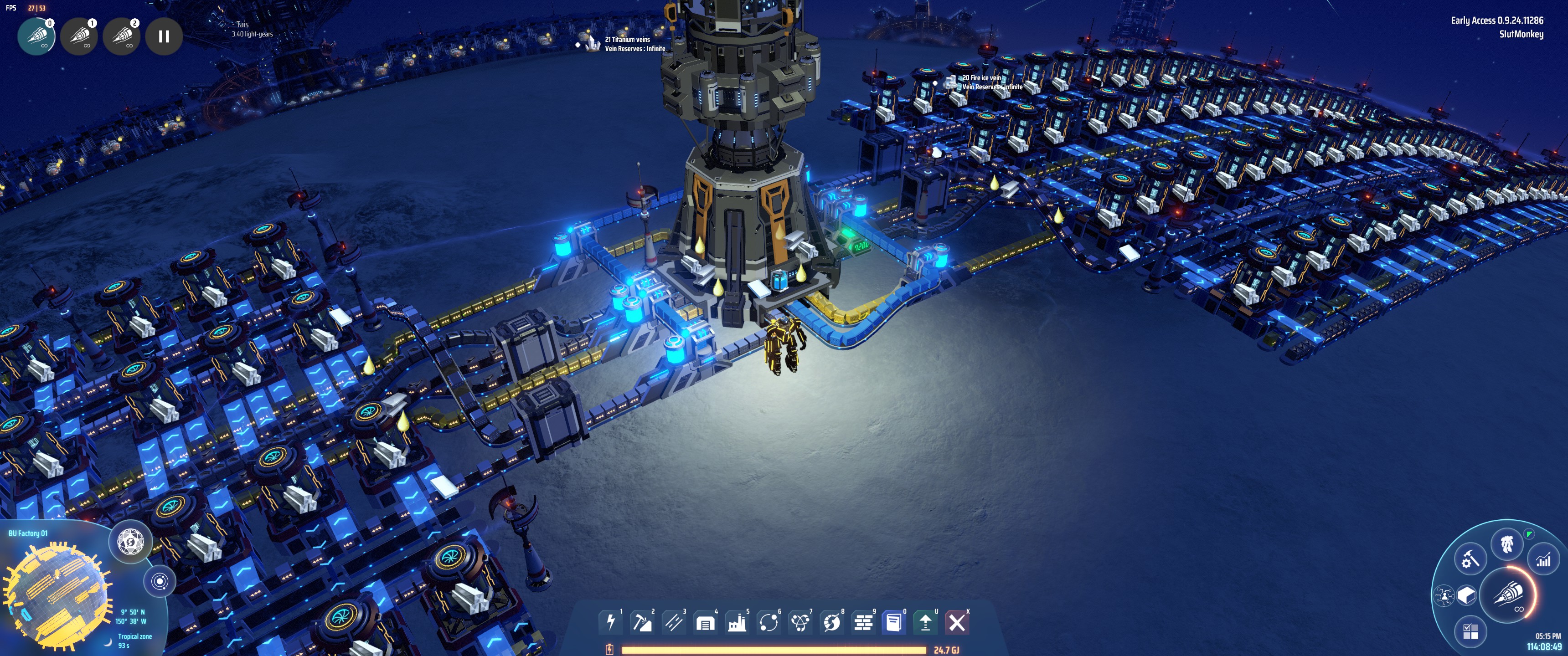Select the red X dismantle tool
1568x656 pixels.
pyautogui.click(x=957, y=623)
